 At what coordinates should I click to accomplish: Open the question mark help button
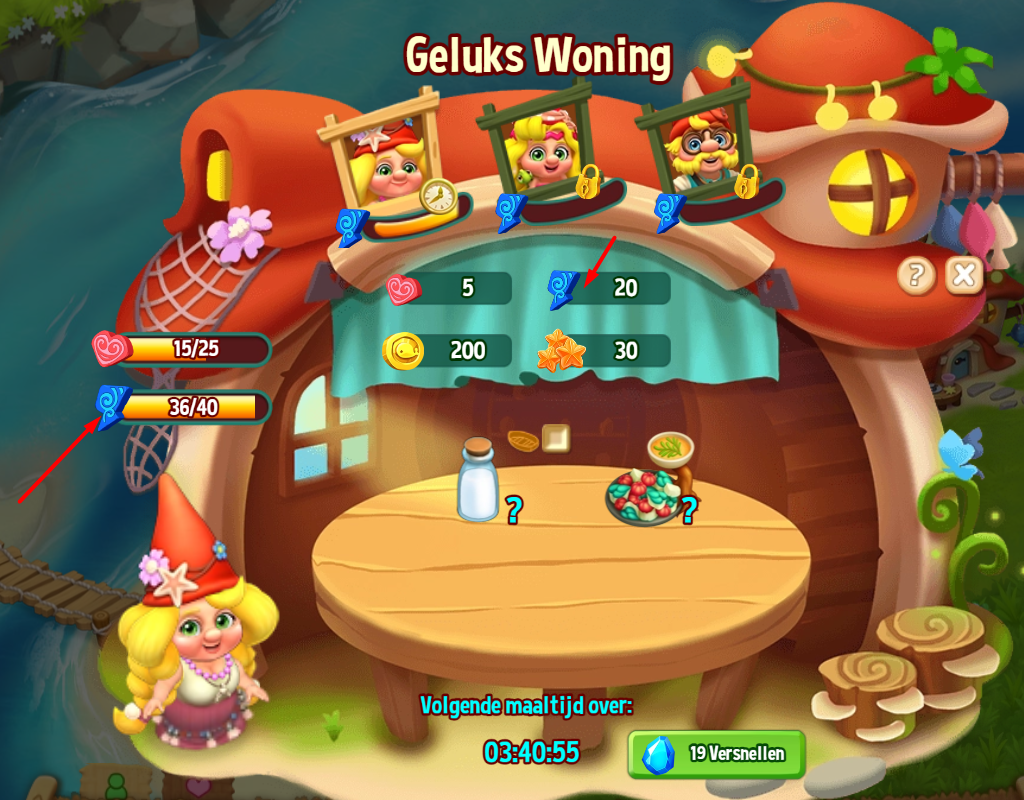(915, 274)
